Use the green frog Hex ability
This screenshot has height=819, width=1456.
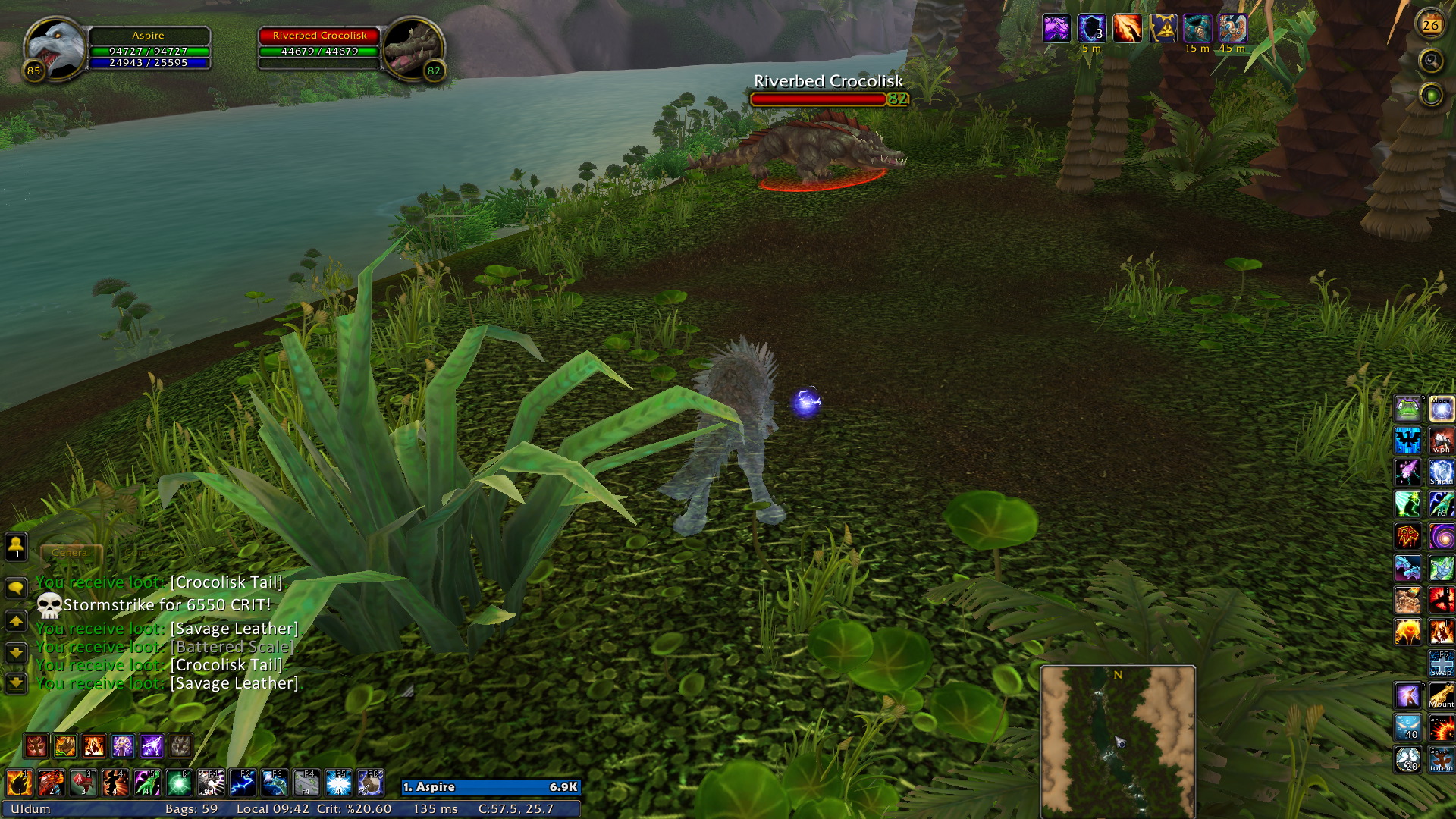pos(1407,409)
